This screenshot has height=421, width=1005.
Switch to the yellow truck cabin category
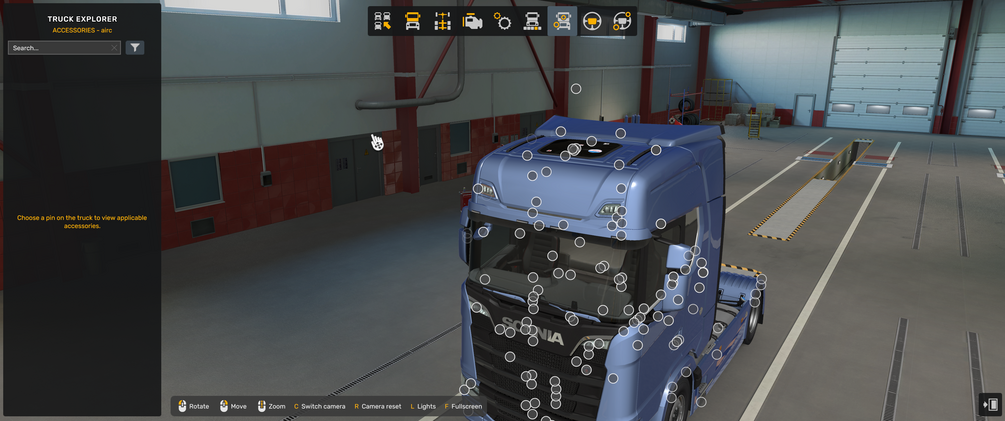412,21
